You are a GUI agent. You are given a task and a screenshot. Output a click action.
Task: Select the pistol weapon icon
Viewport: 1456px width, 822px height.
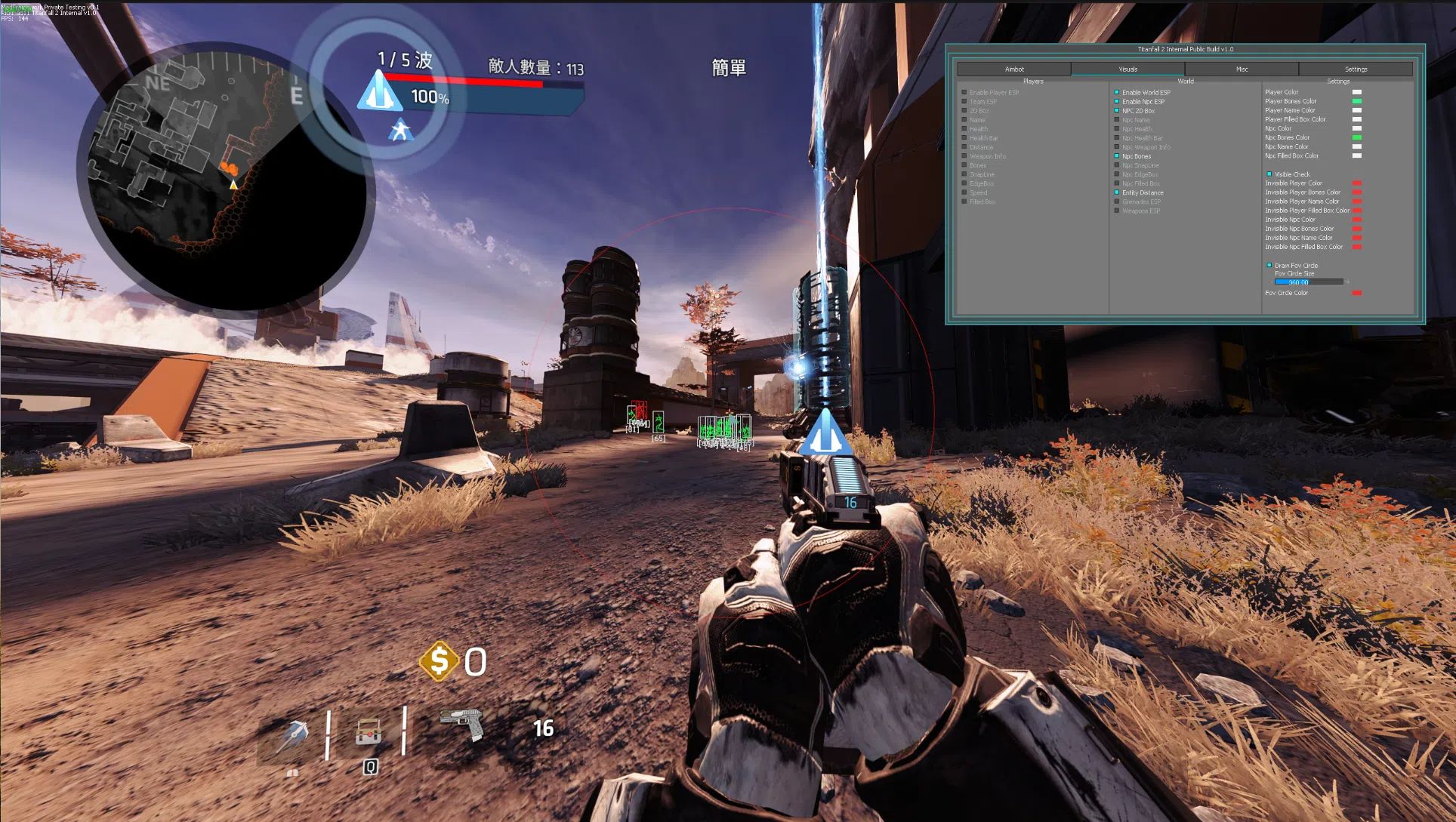click(x=461, y=724)
